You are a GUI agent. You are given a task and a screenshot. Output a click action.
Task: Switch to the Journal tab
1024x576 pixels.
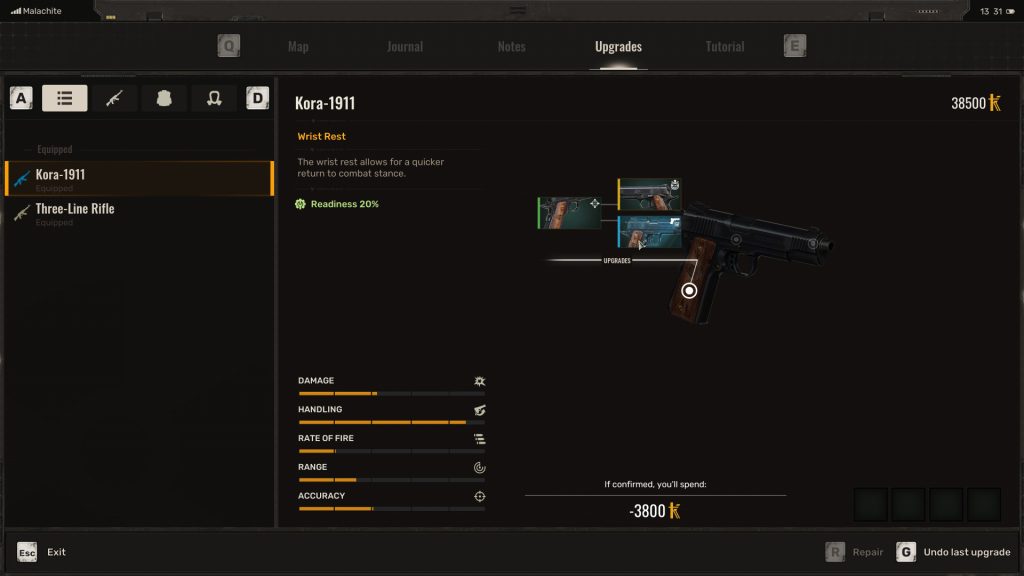click(x=405, y=47)
